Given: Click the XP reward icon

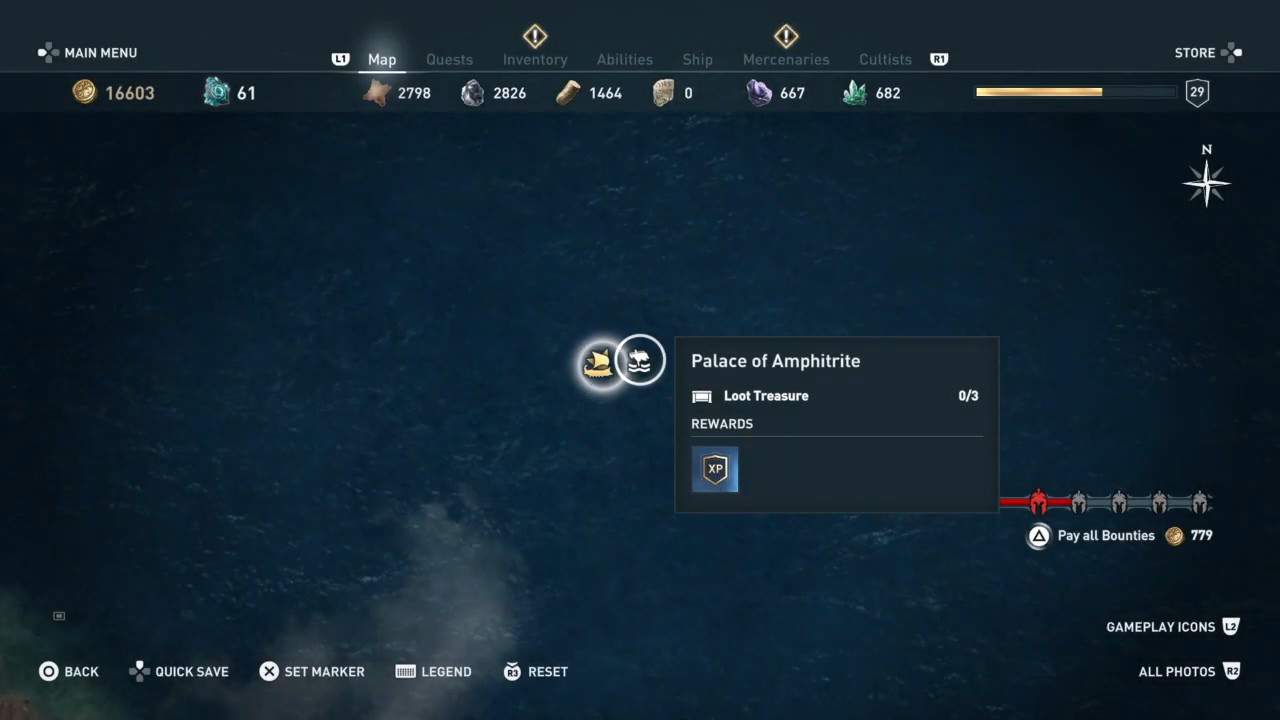Looking at the screenshot, I should [715, 469].
